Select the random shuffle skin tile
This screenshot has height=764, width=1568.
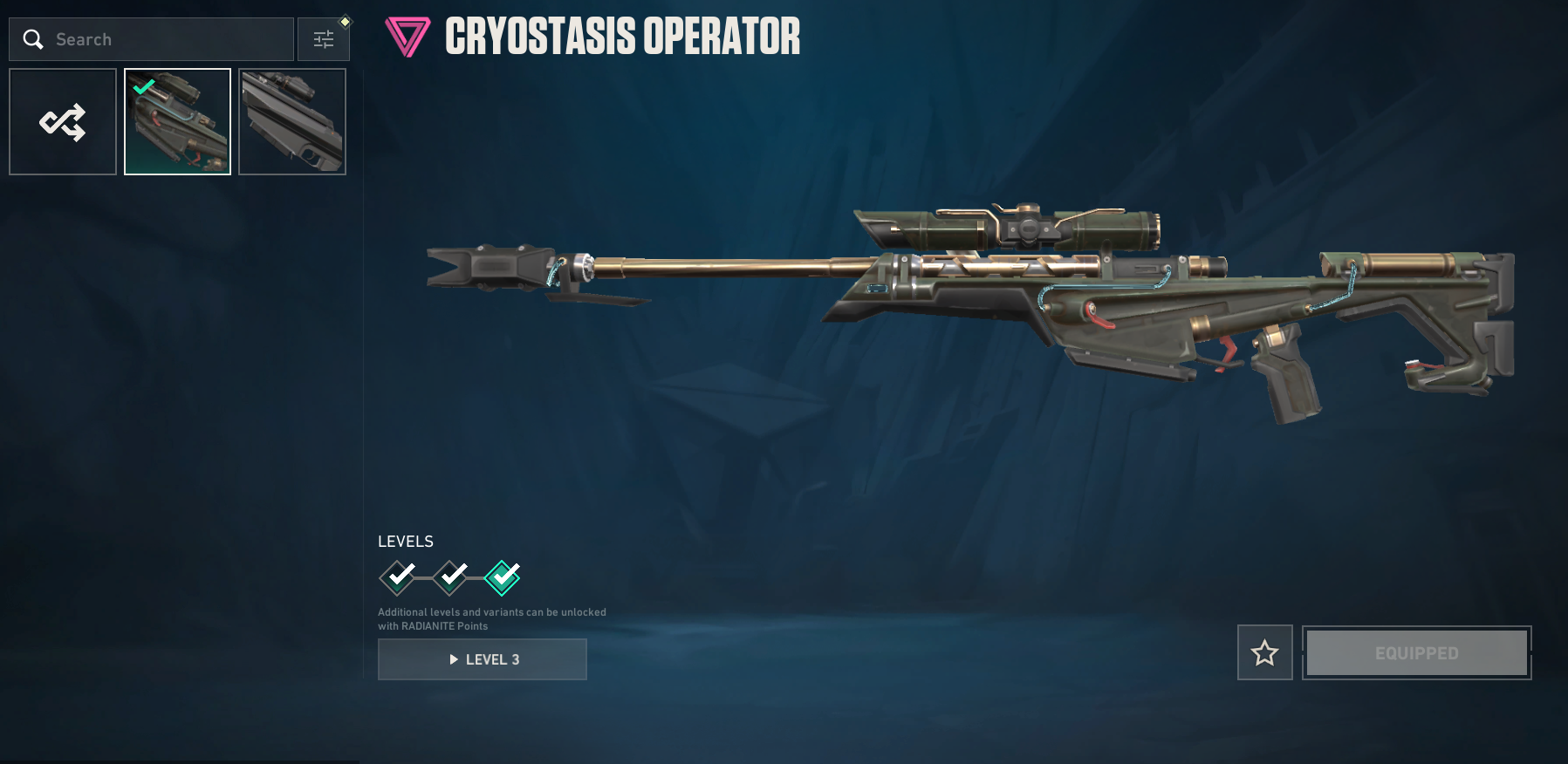[x=63, y=122]
